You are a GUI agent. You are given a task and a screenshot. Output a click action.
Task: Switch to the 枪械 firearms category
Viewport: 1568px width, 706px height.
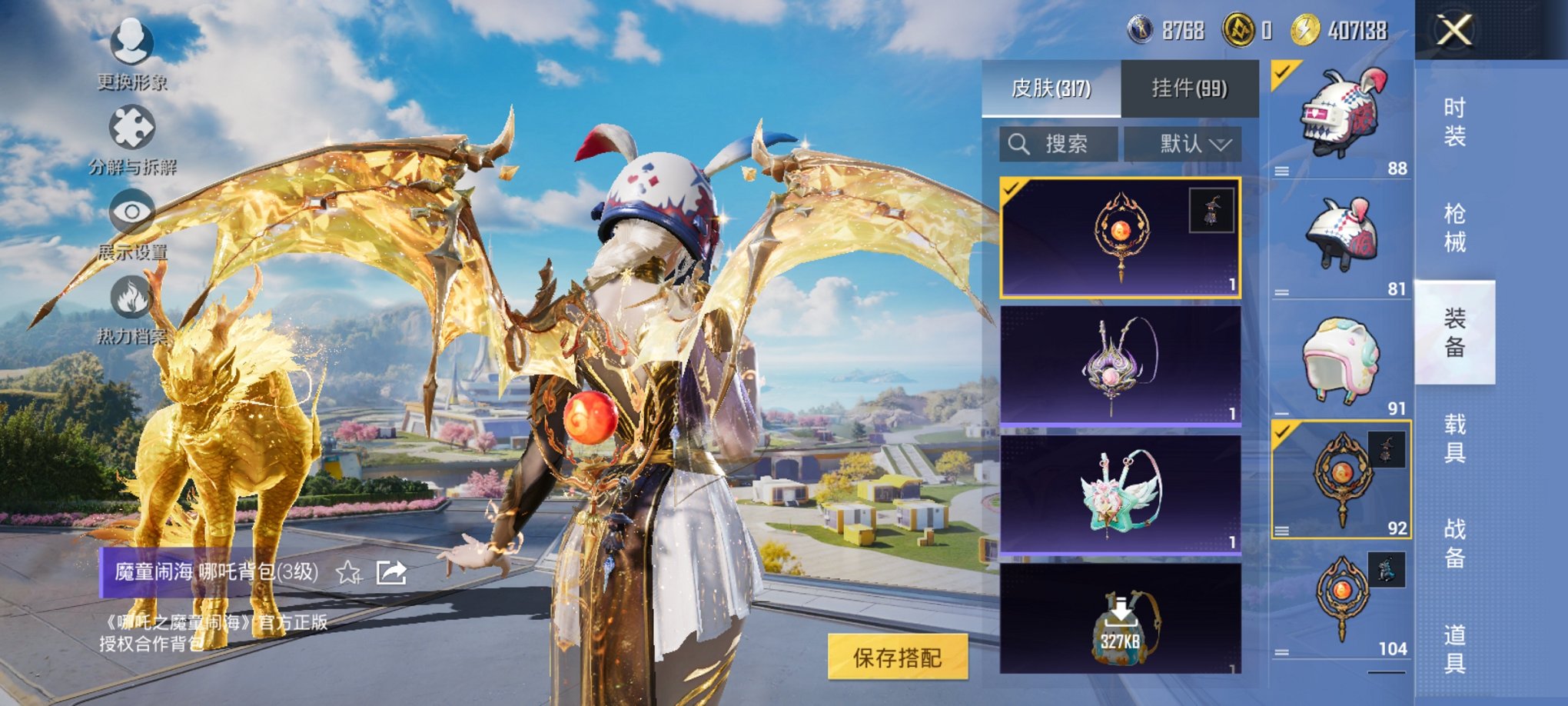pyautogui.click(x=1454, y=228)
